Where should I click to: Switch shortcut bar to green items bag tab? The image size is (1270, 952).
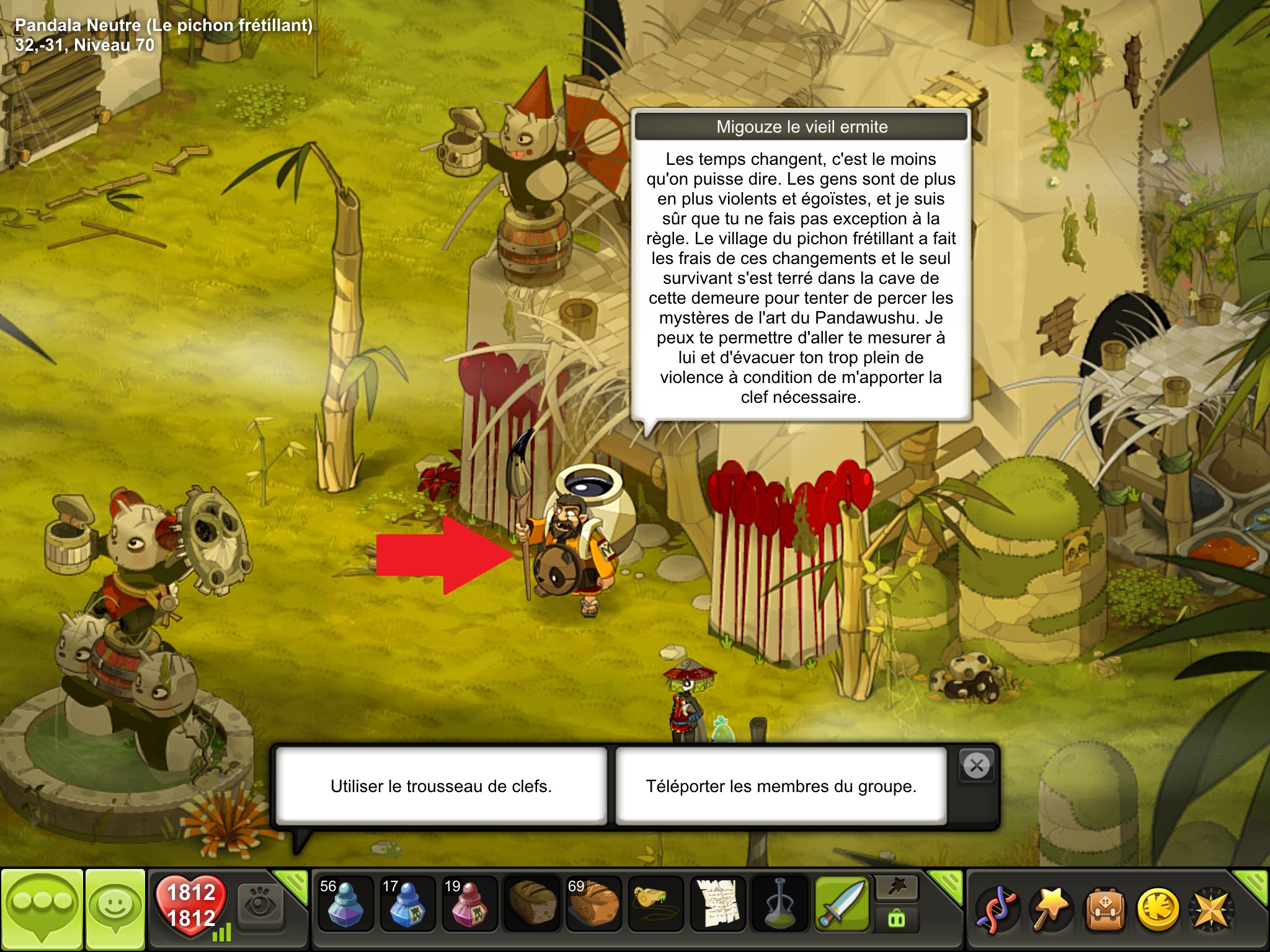[897, 919]
